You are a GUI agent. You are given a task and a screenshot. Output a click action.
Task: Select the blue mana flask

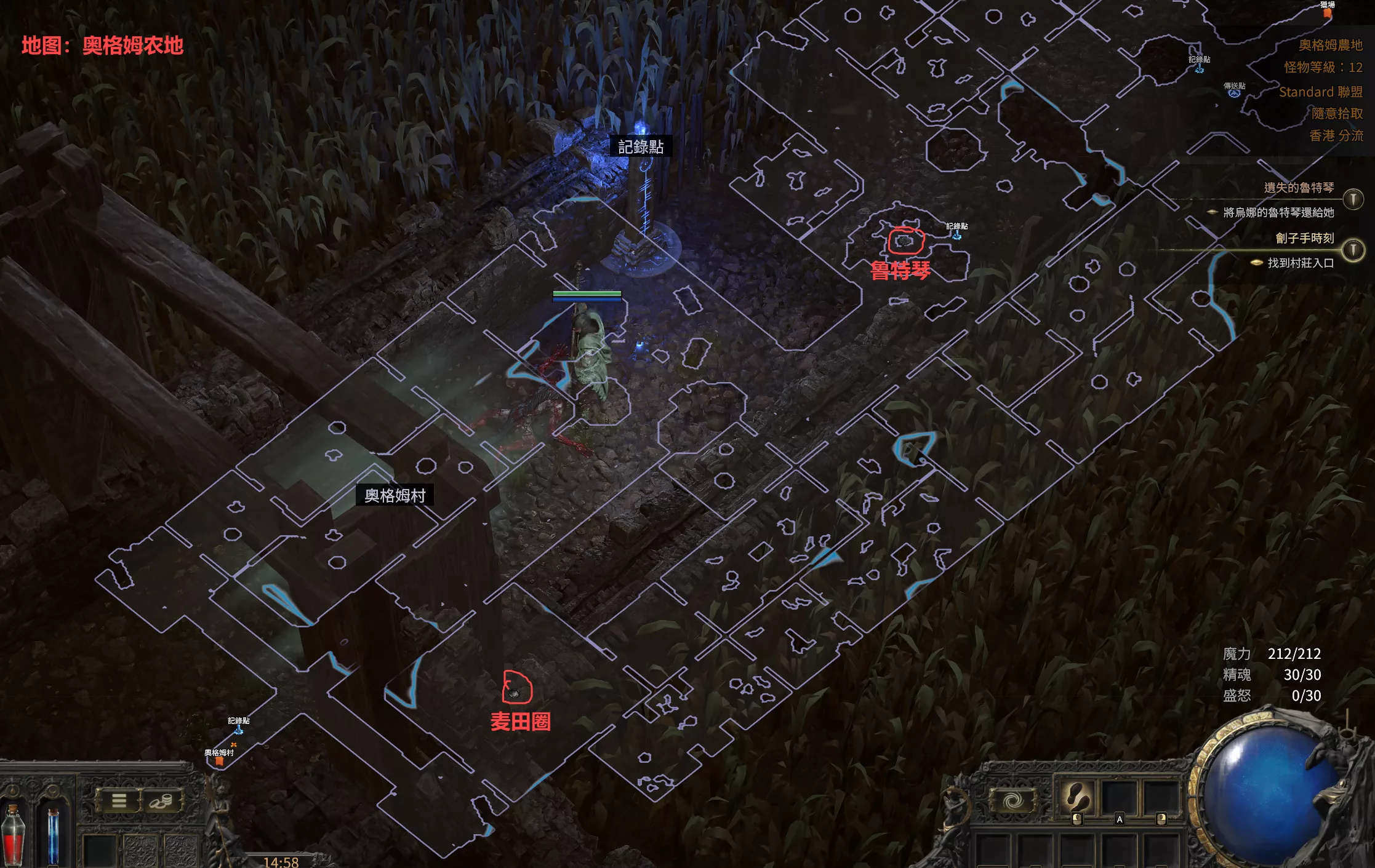point(53,835)
